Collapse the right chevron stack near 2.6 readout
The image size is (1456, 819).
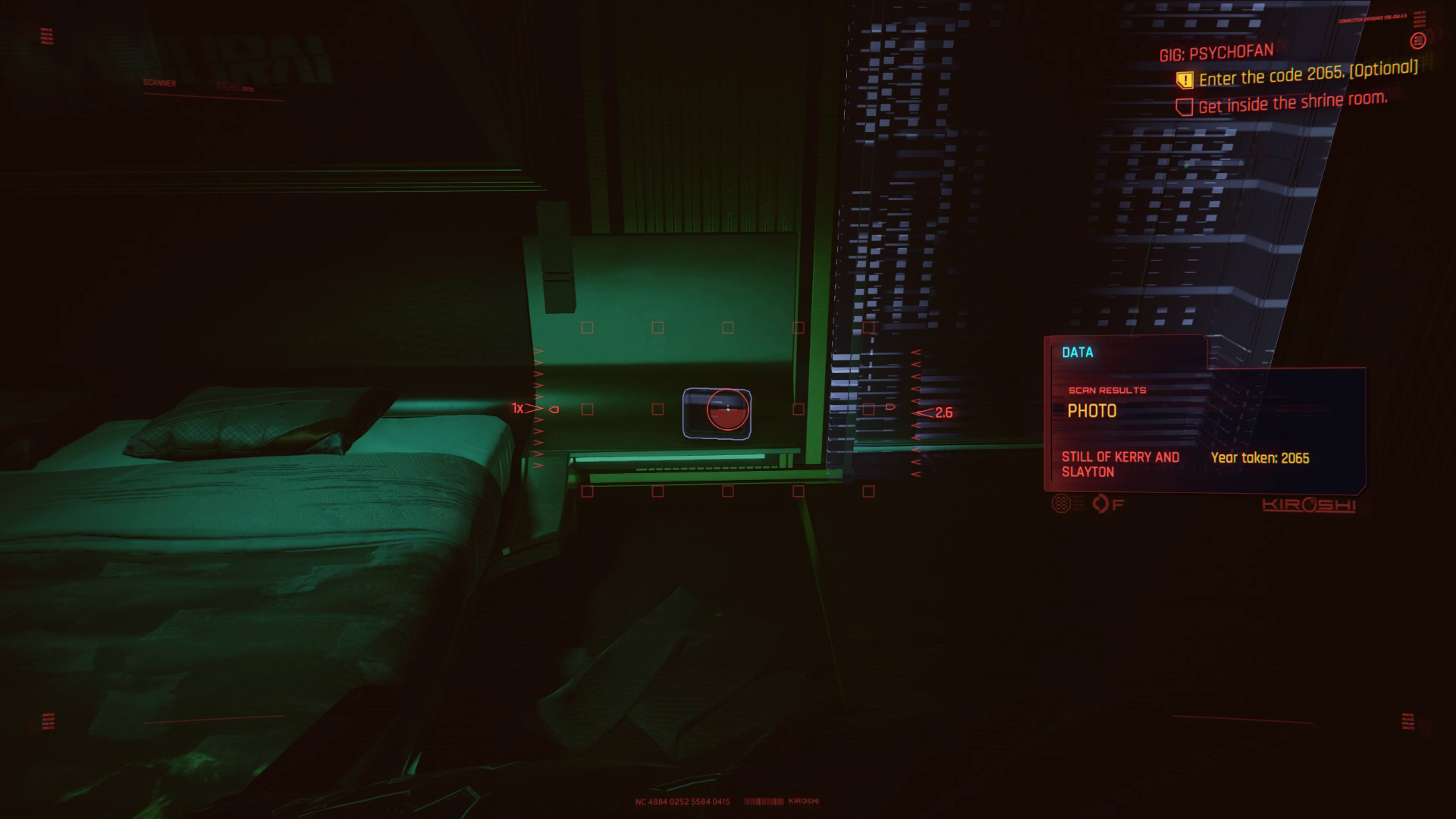915,413
